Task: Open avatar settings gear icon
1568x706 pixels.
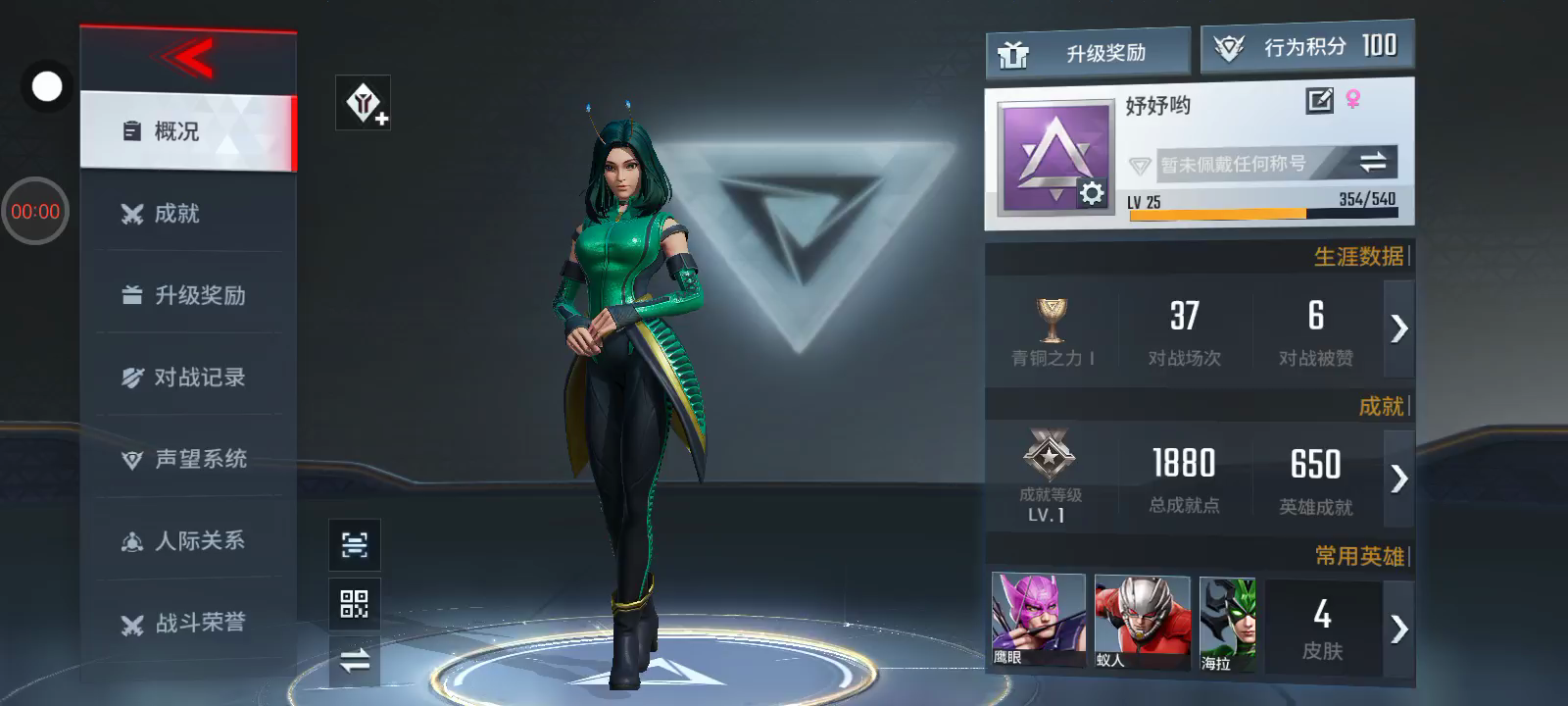Action: 1092,194
